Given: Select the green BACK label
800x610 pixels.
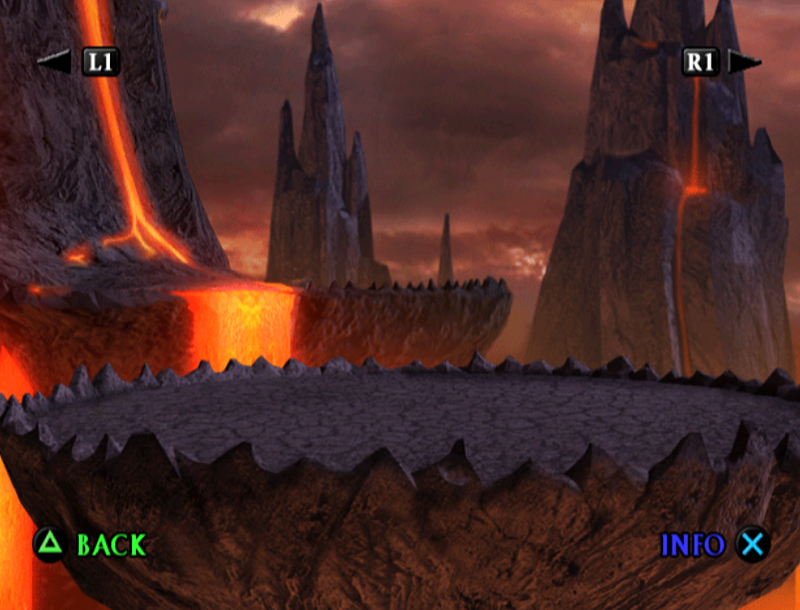Looking at the screenshot, I should pyautogui.click(x=111, y=545).
